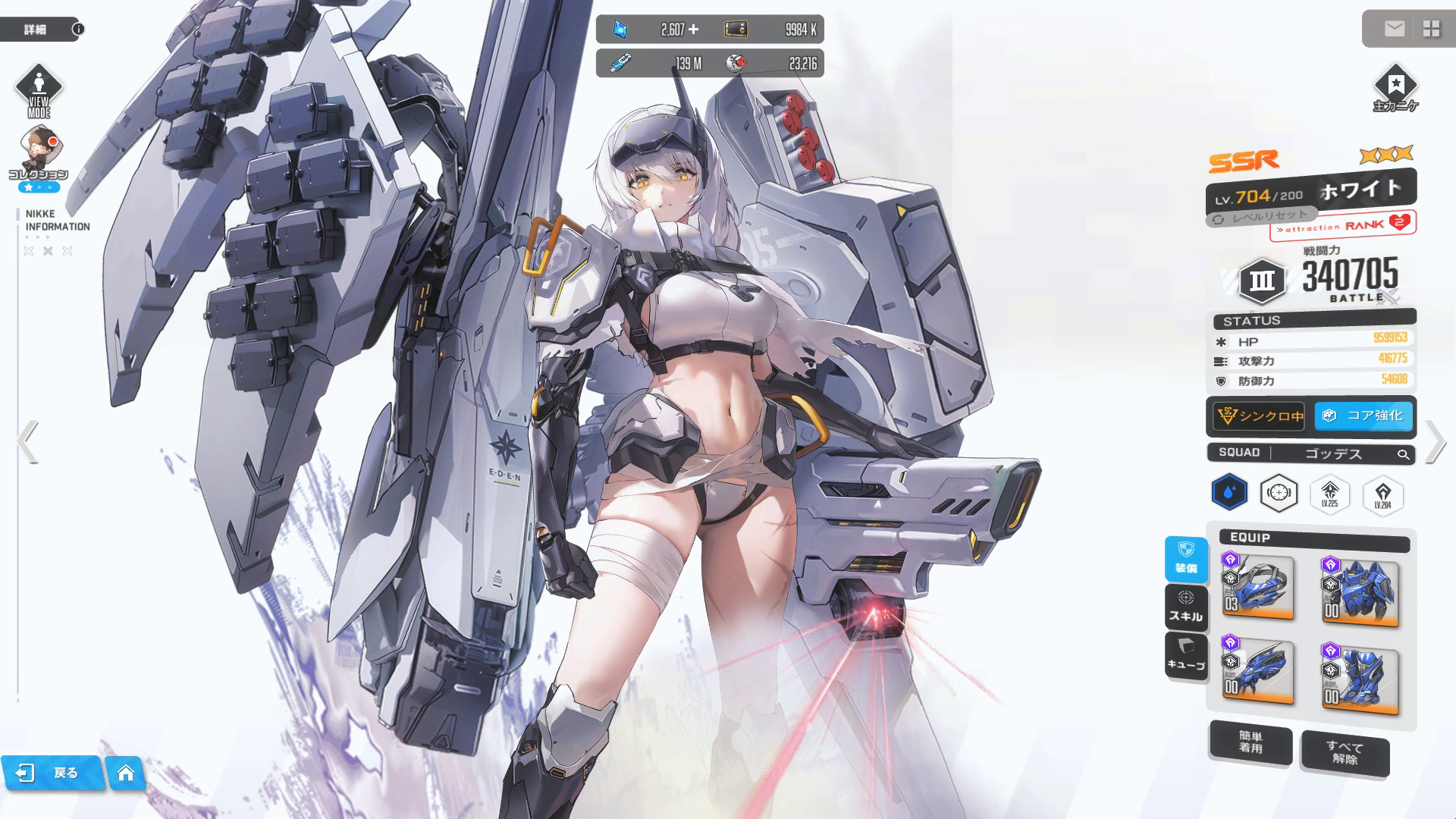Toggle VIEW MODE
Viewport: 1456px width, 819px height.
pyautogui.click(x=39, y=91)
